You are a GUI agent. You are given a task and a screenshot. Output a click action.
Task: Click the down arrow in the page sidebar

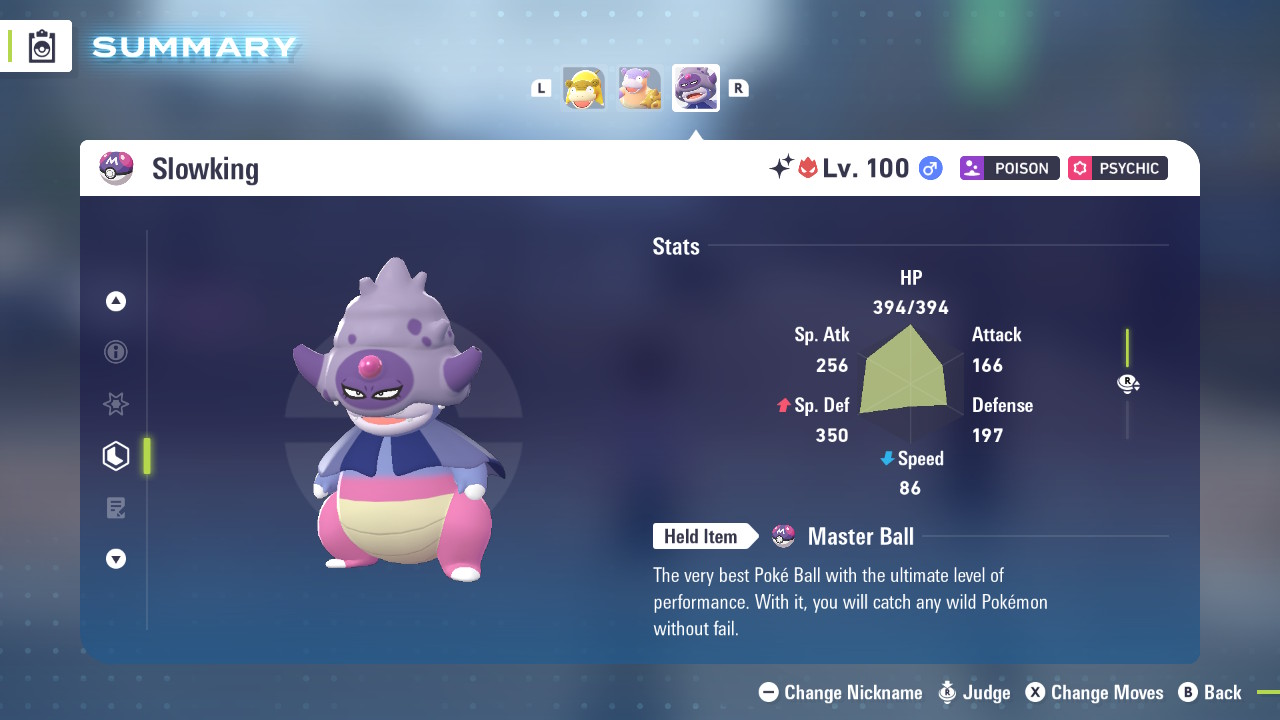[116, 559]
